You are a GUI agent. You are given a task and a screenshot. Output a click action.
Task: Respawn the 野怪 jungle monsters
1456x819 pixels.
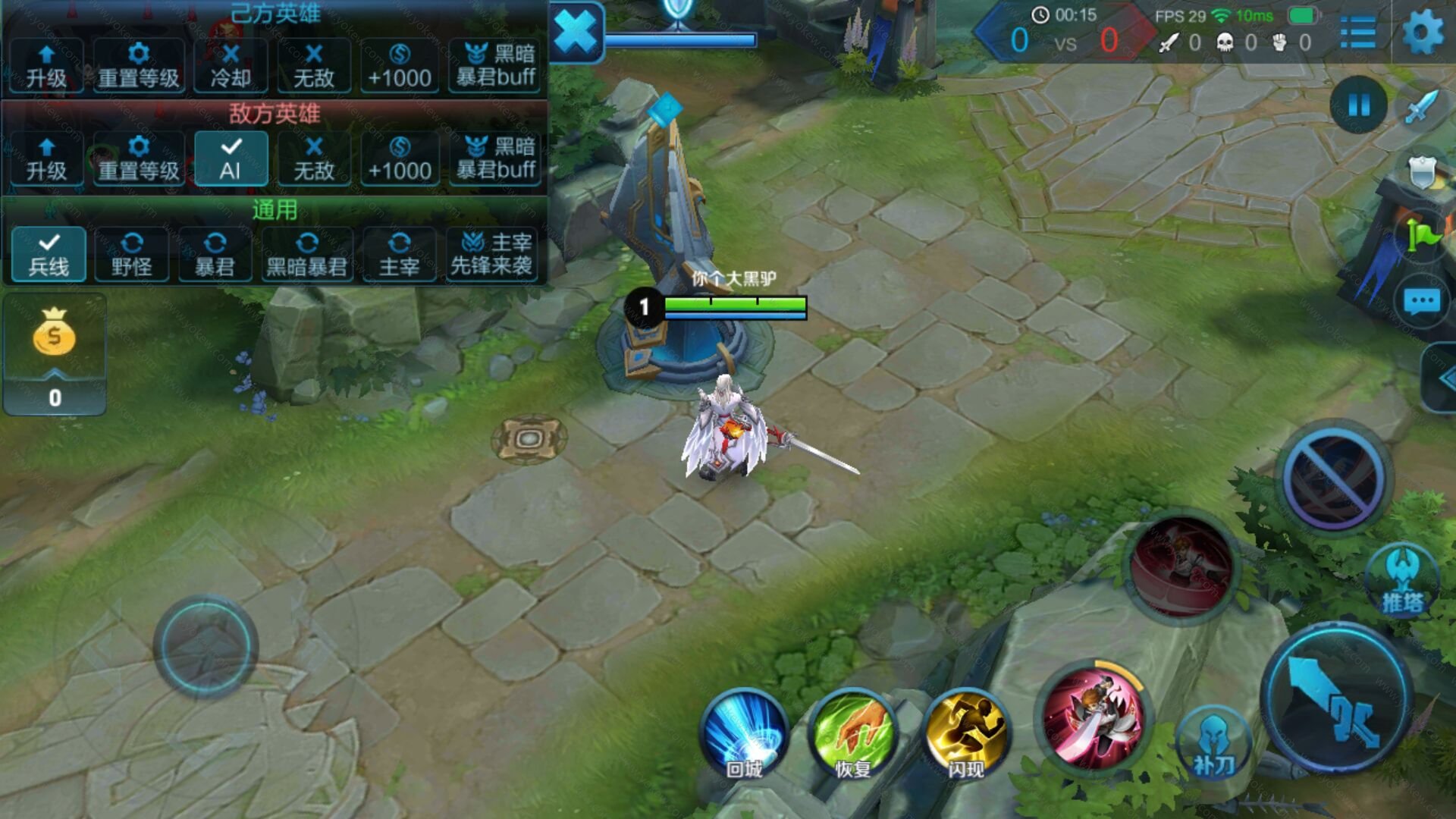[132, 254]
